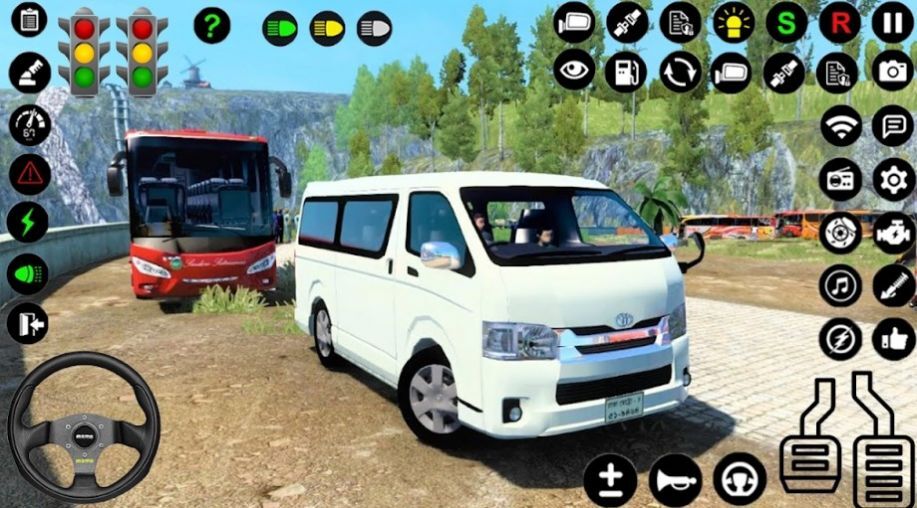Shift gear using the red R button
The width and height of the screenshot is (917, 508).
[x=839, y=22]
